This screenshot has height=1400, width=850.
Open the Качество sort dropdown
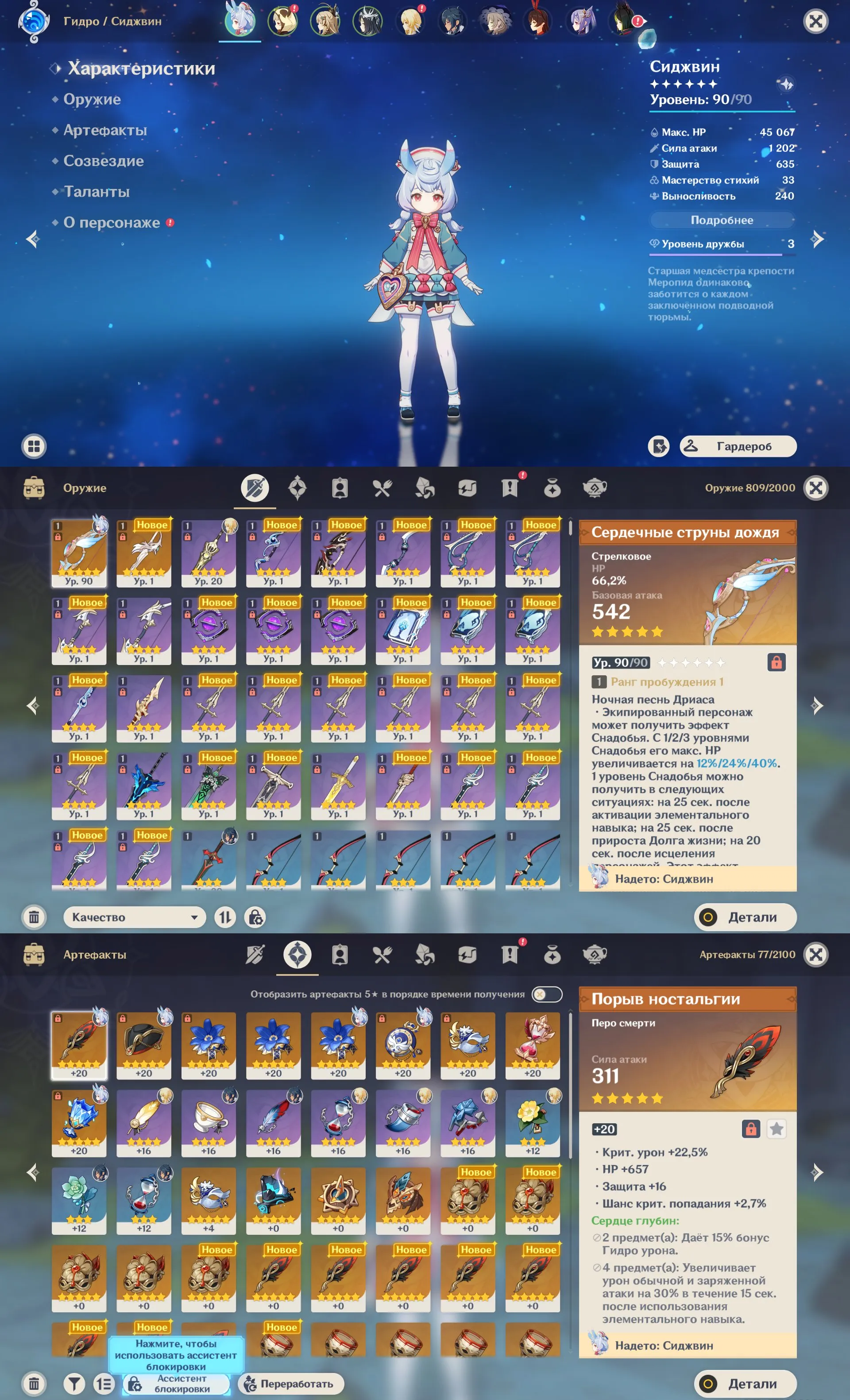(135, 917)
